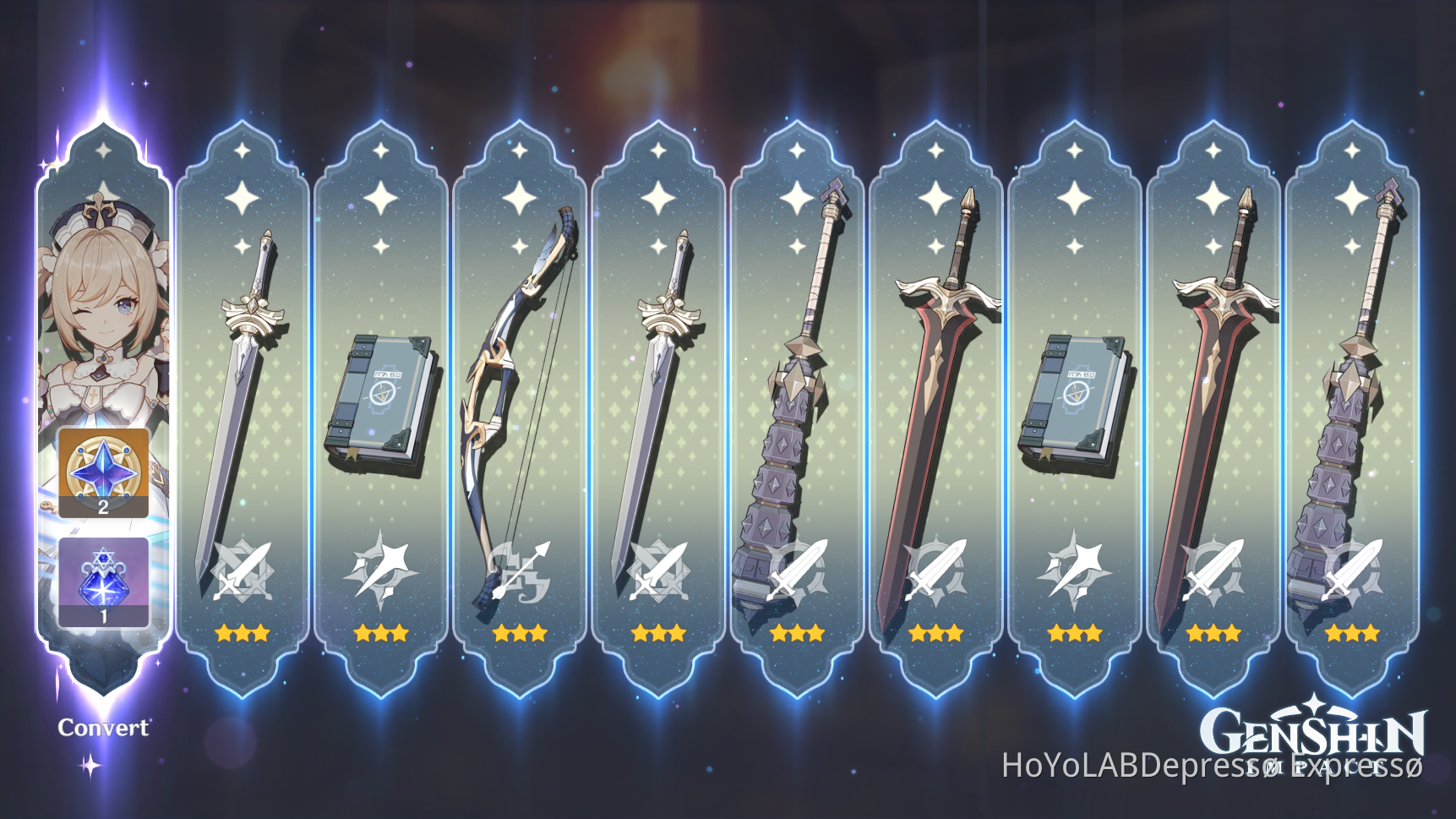Click the three-star rating on the last card
Image resolution: width=1456 pixels, height=819 pixels.
(1352, 631)
